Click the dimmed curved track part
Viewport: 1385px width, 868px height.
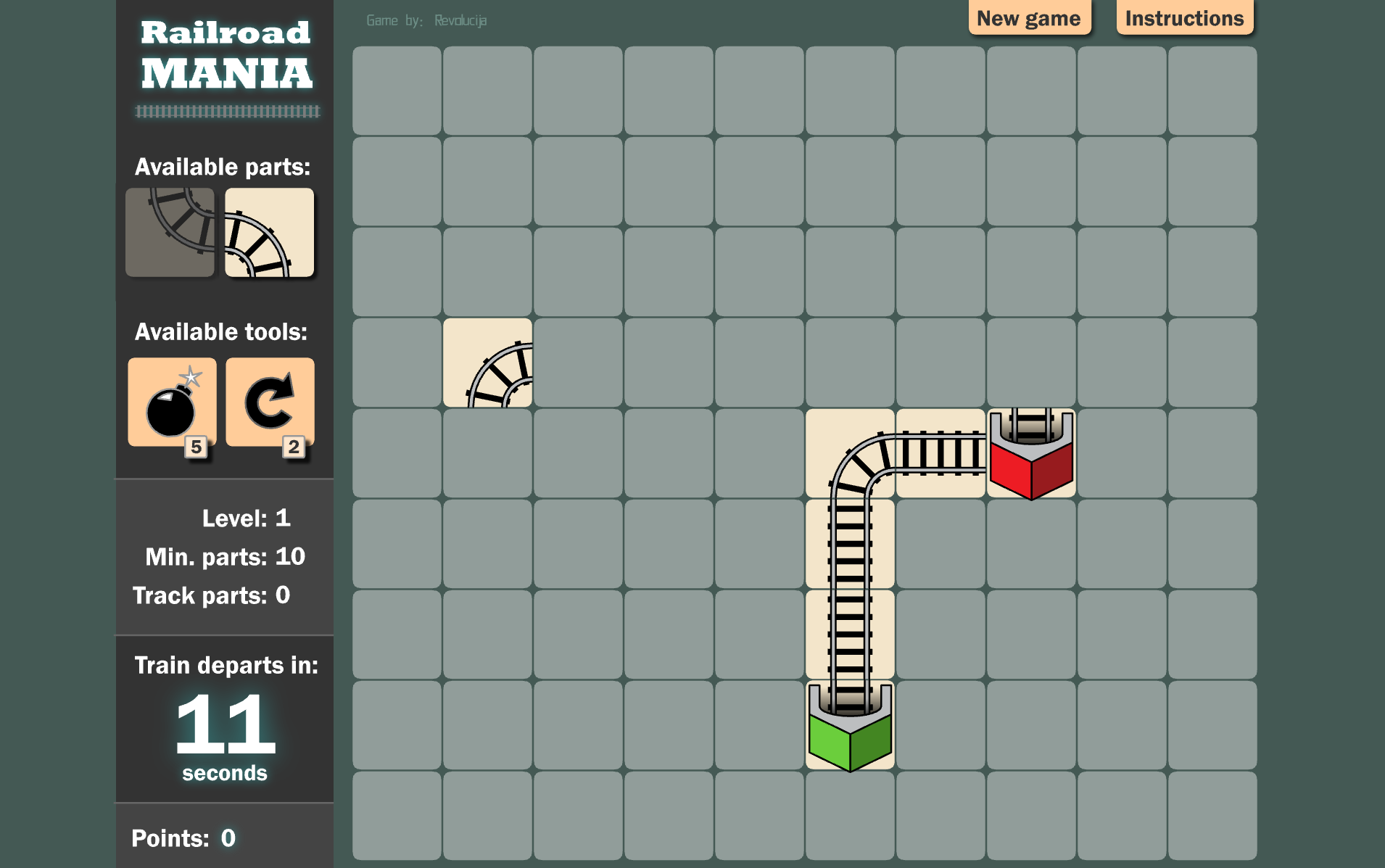tap(170, 233)
